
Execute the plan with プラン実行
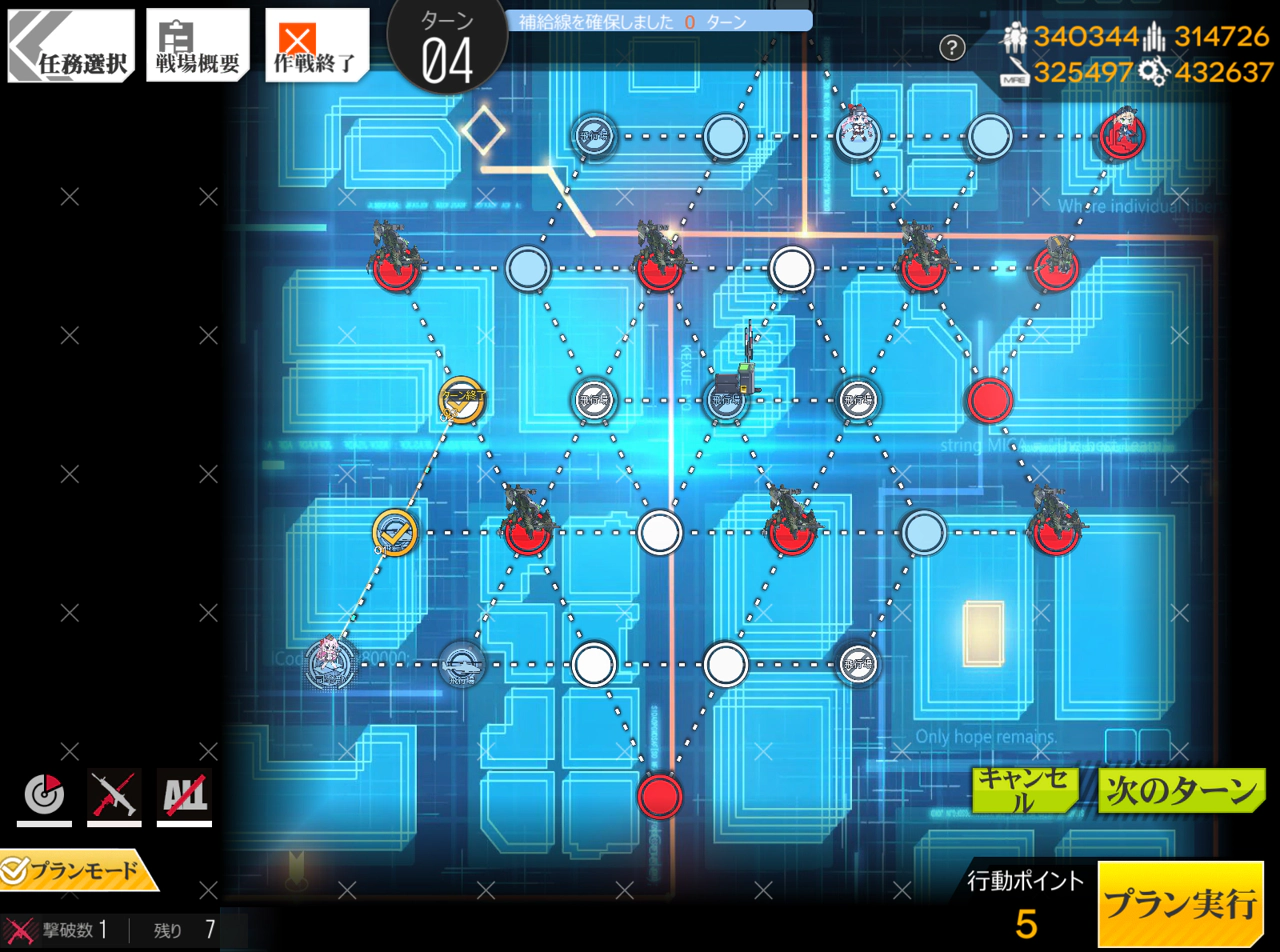pos(1180,904)
